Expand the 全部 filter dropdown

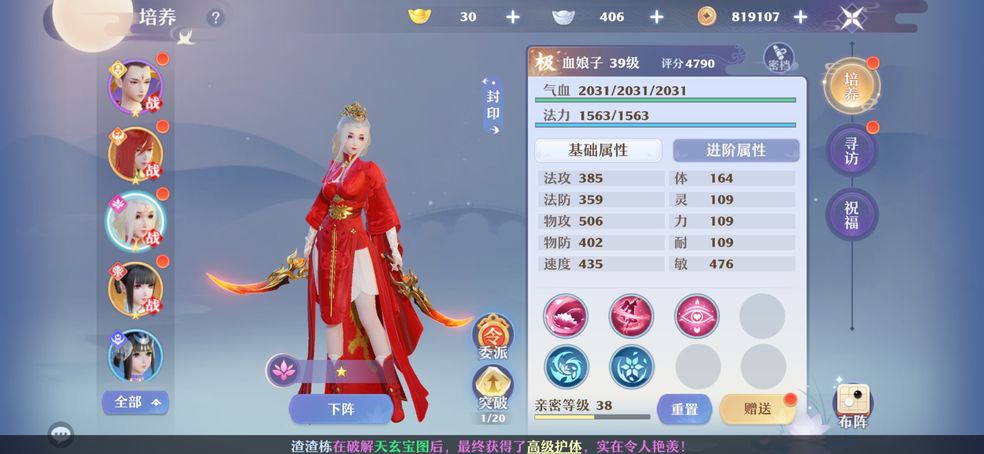click(x=135, y=402)
